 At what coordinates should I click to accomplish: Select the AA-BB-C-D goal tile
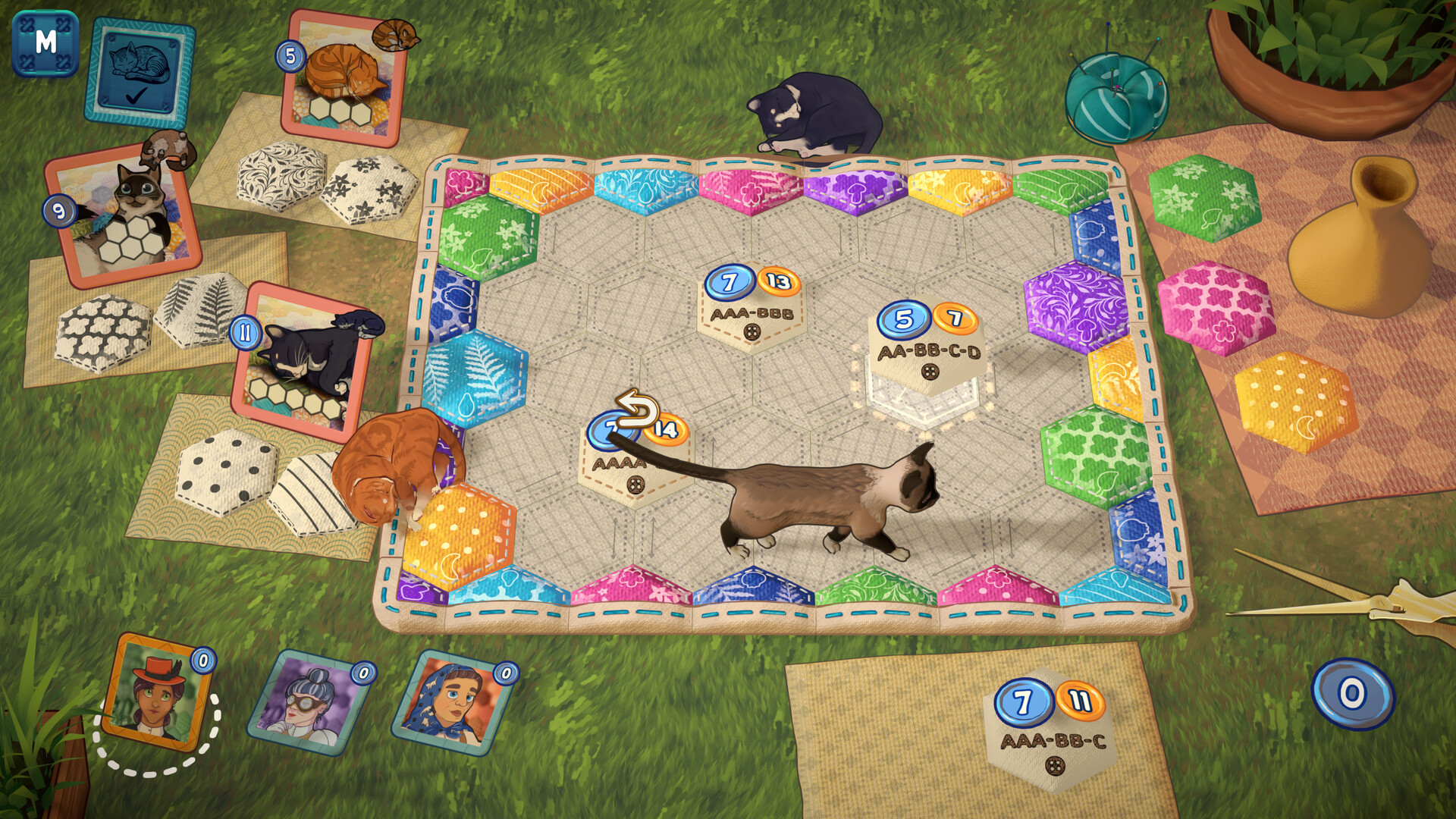pos(927,351)
